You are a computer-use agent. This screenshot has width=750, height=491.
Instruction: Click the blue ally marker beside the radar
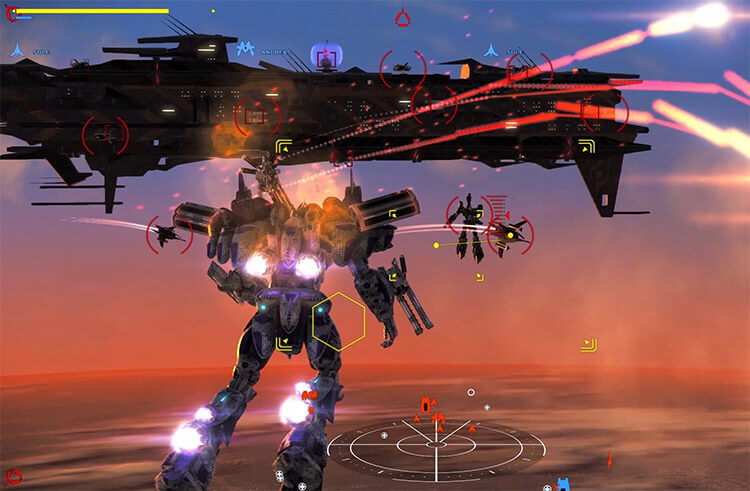564,484
